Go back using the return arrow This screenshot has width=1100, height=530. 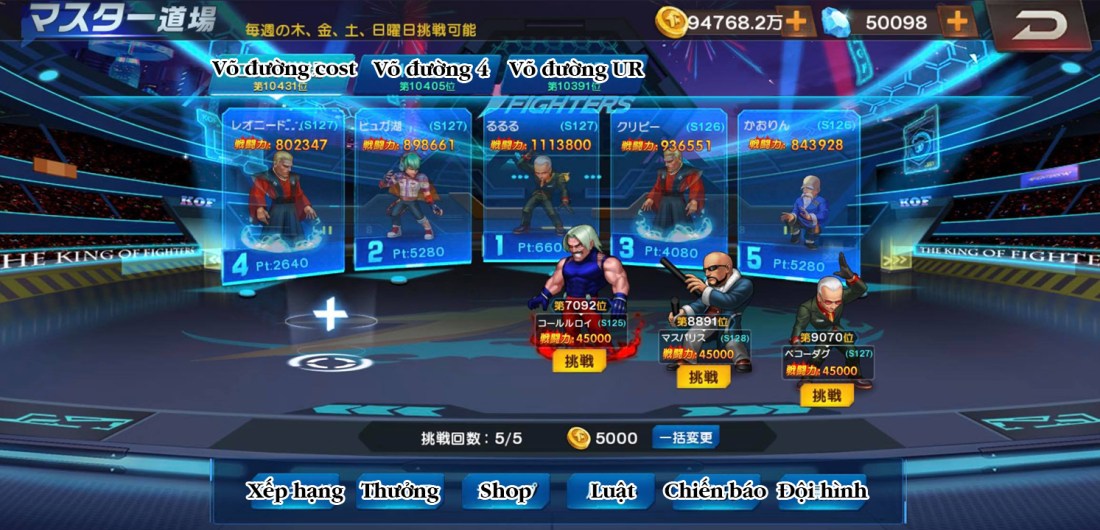(1039, 26)
